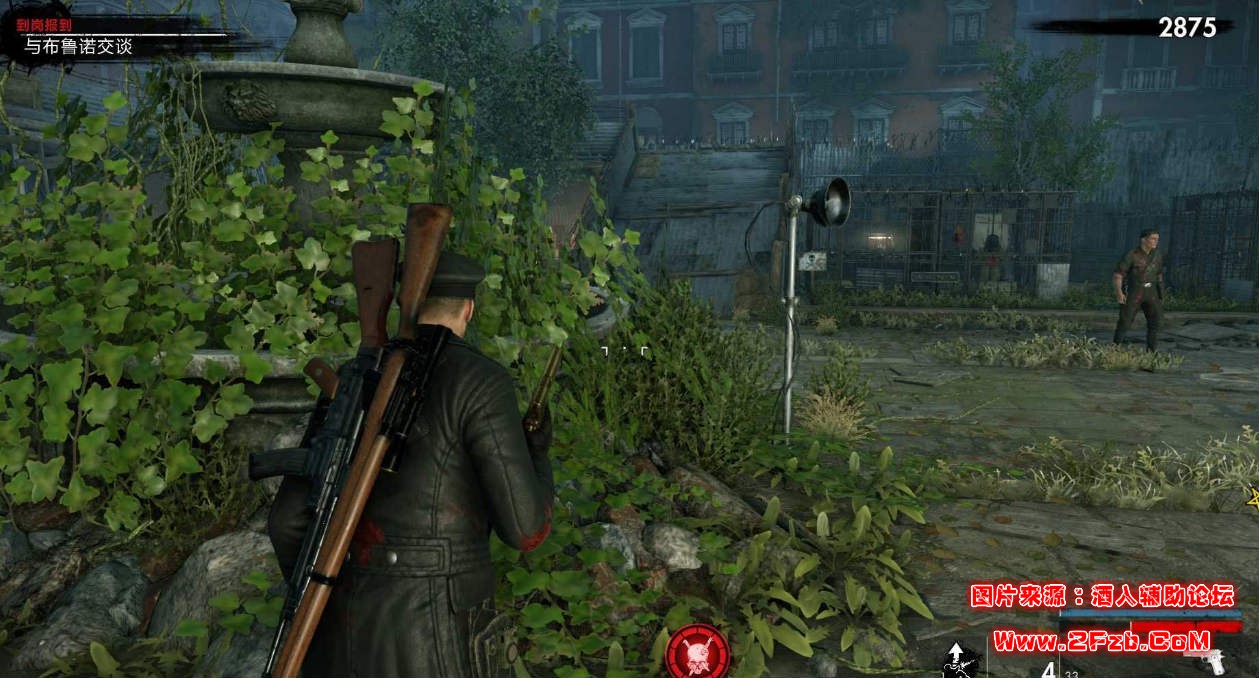
Task: Open the 与布鲁诺交谈 objective tracker
Action: tap(78, 46)
